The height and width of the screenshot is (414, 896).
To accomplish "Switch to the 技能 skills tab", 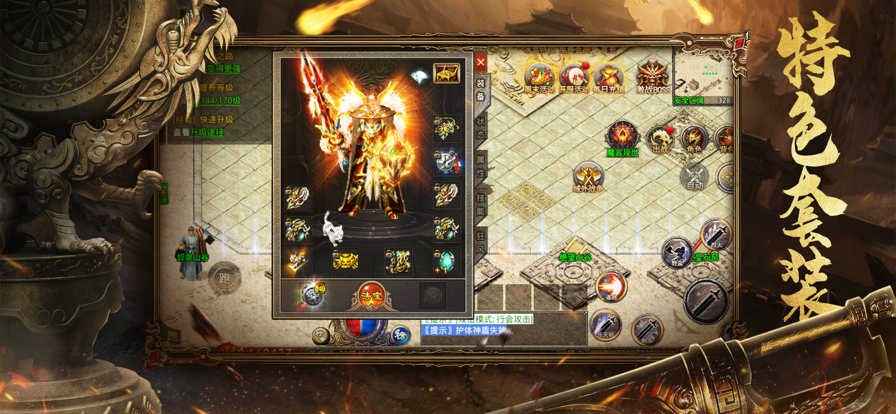I will (x=481, y=203).
